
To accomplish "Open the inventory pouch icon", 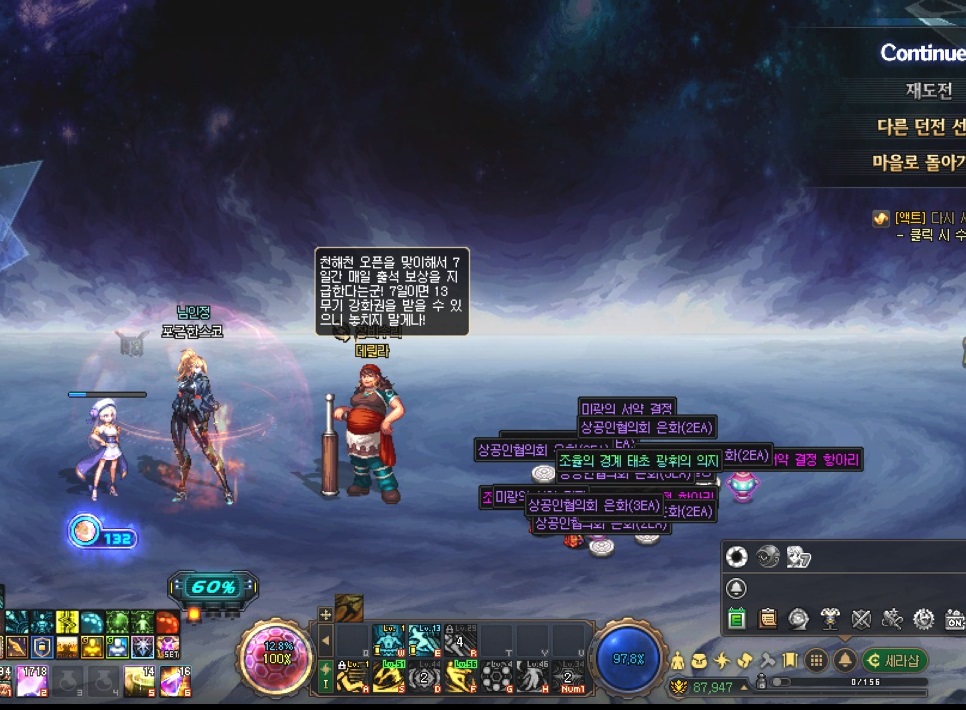I will click(x=700, y=660).
